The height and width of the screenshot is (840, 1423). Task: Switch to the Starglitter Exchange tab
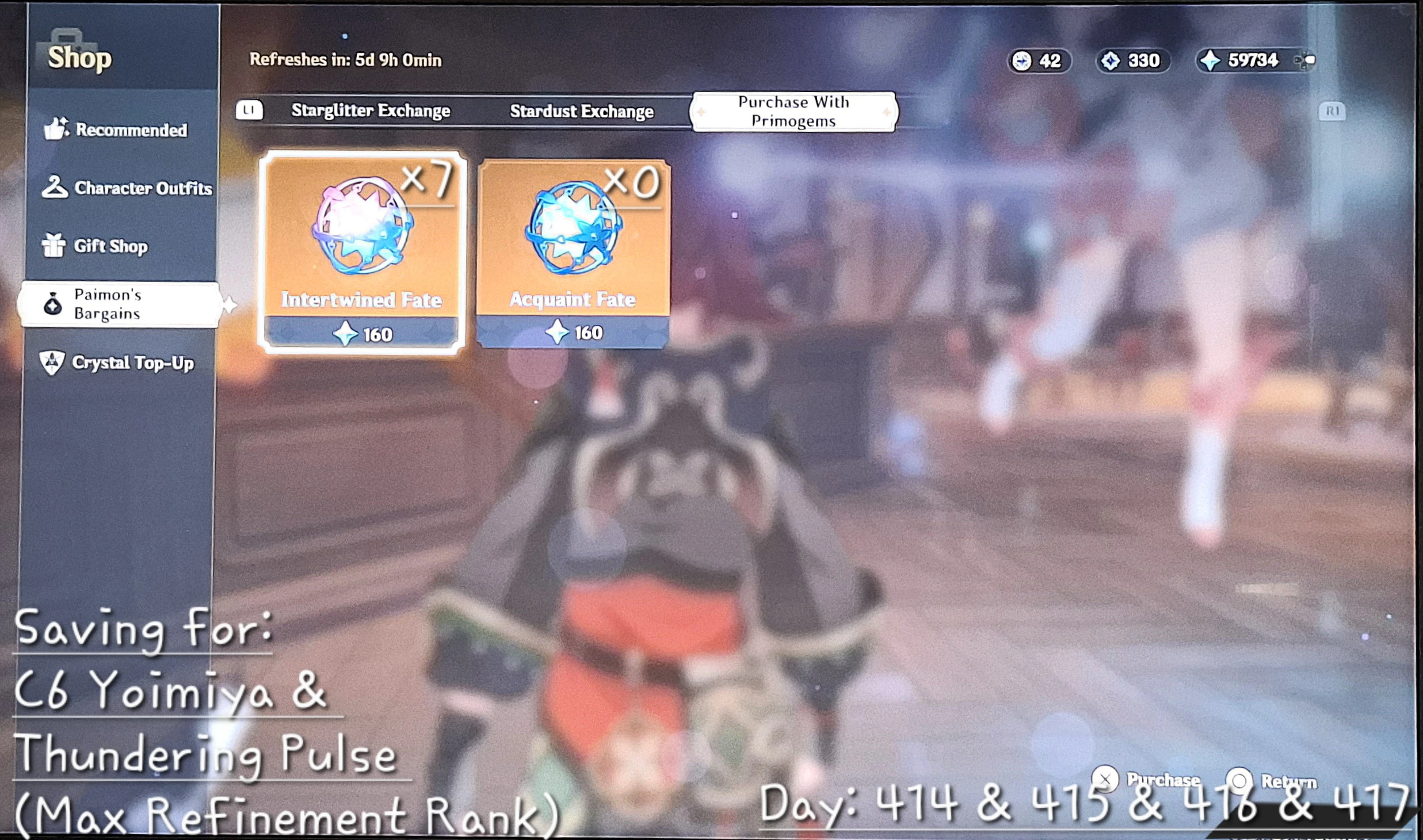pos(371,110)
